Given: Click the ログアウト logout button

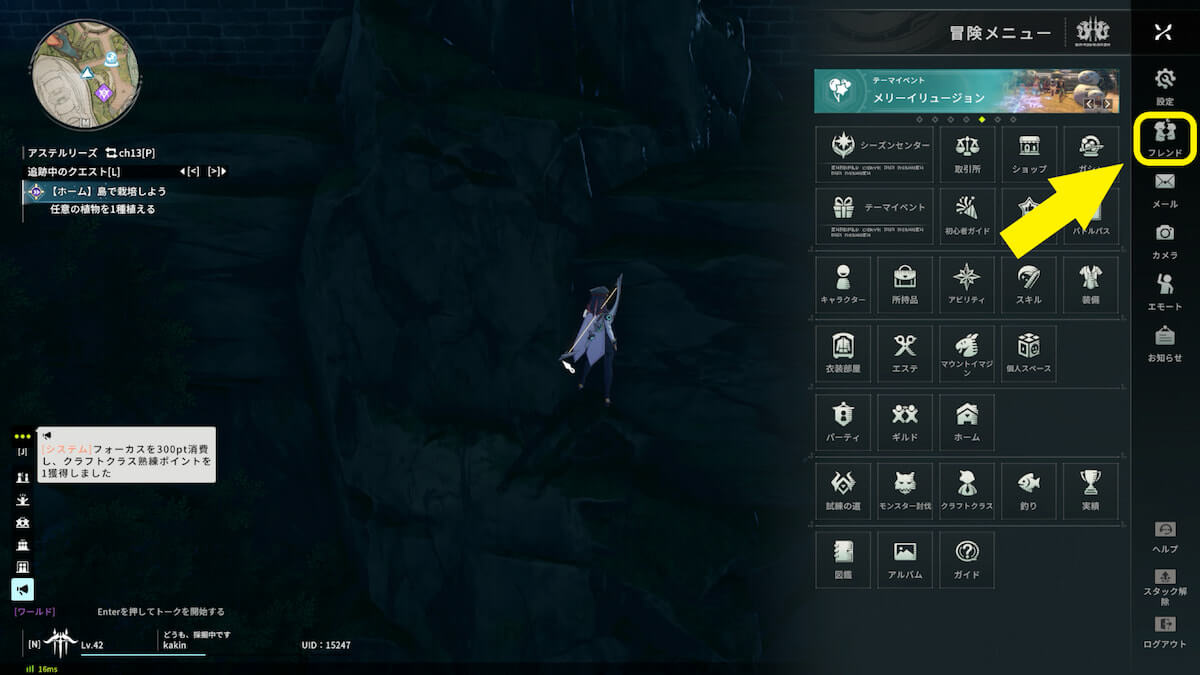Looking at the screenshot, I should point(1165,631).
